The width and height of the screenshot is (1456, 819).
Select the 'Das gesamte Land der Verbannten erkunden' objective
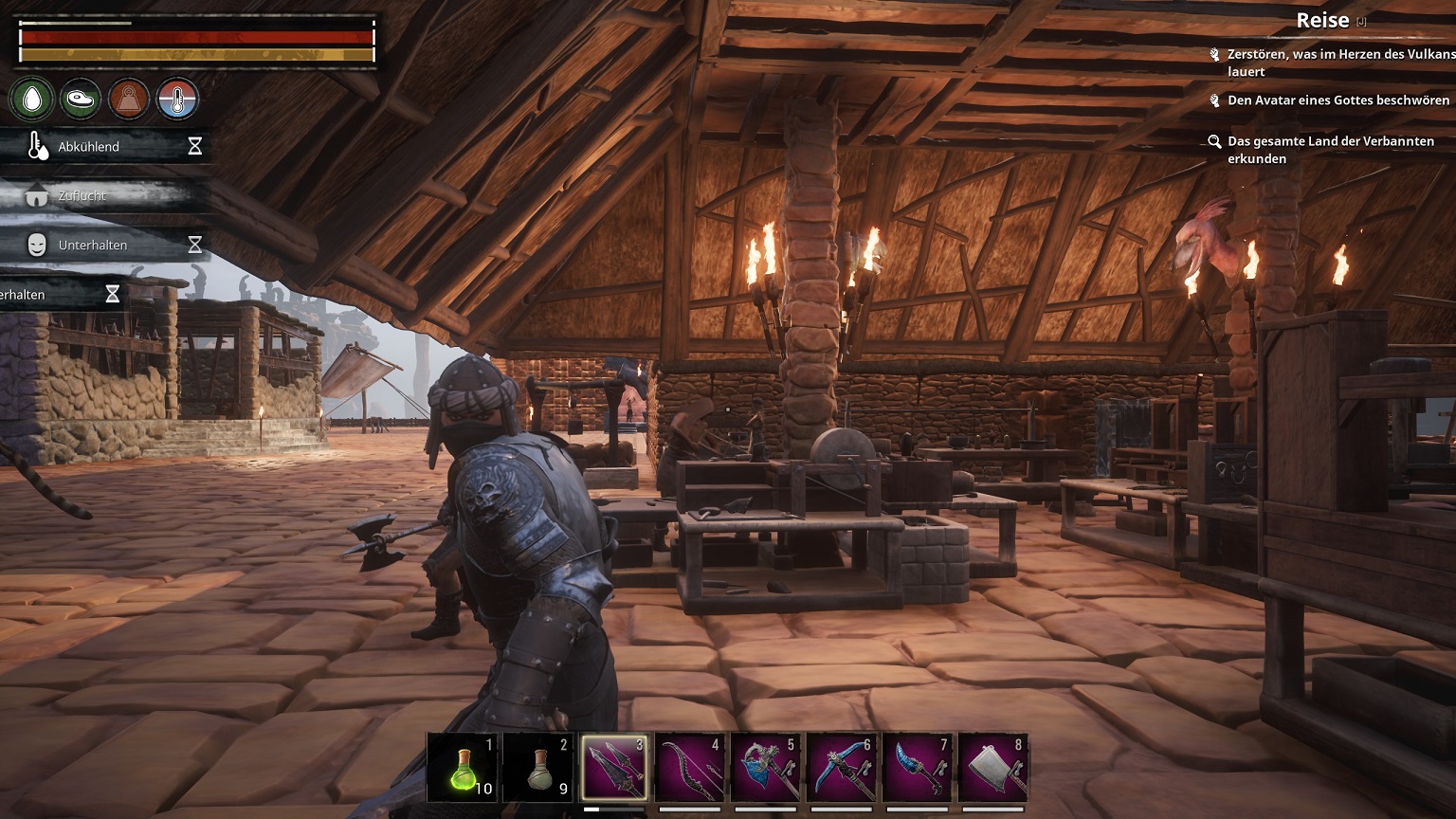point(1330,150)
